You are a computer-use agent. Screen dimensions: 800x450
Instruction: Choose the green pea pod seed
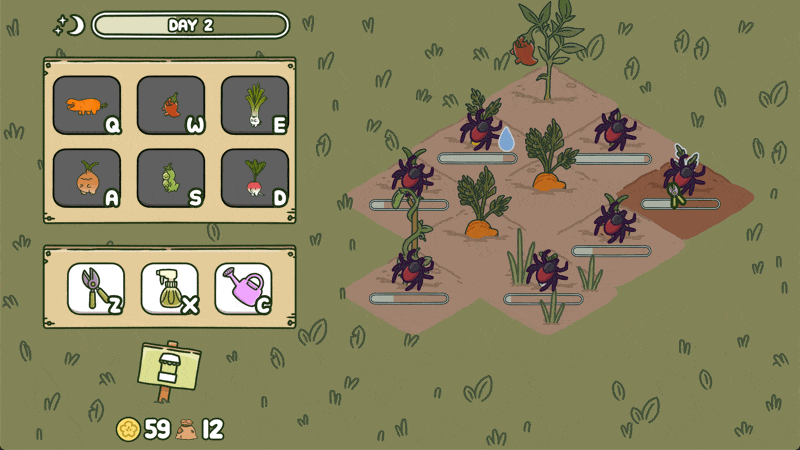(171, 178)
